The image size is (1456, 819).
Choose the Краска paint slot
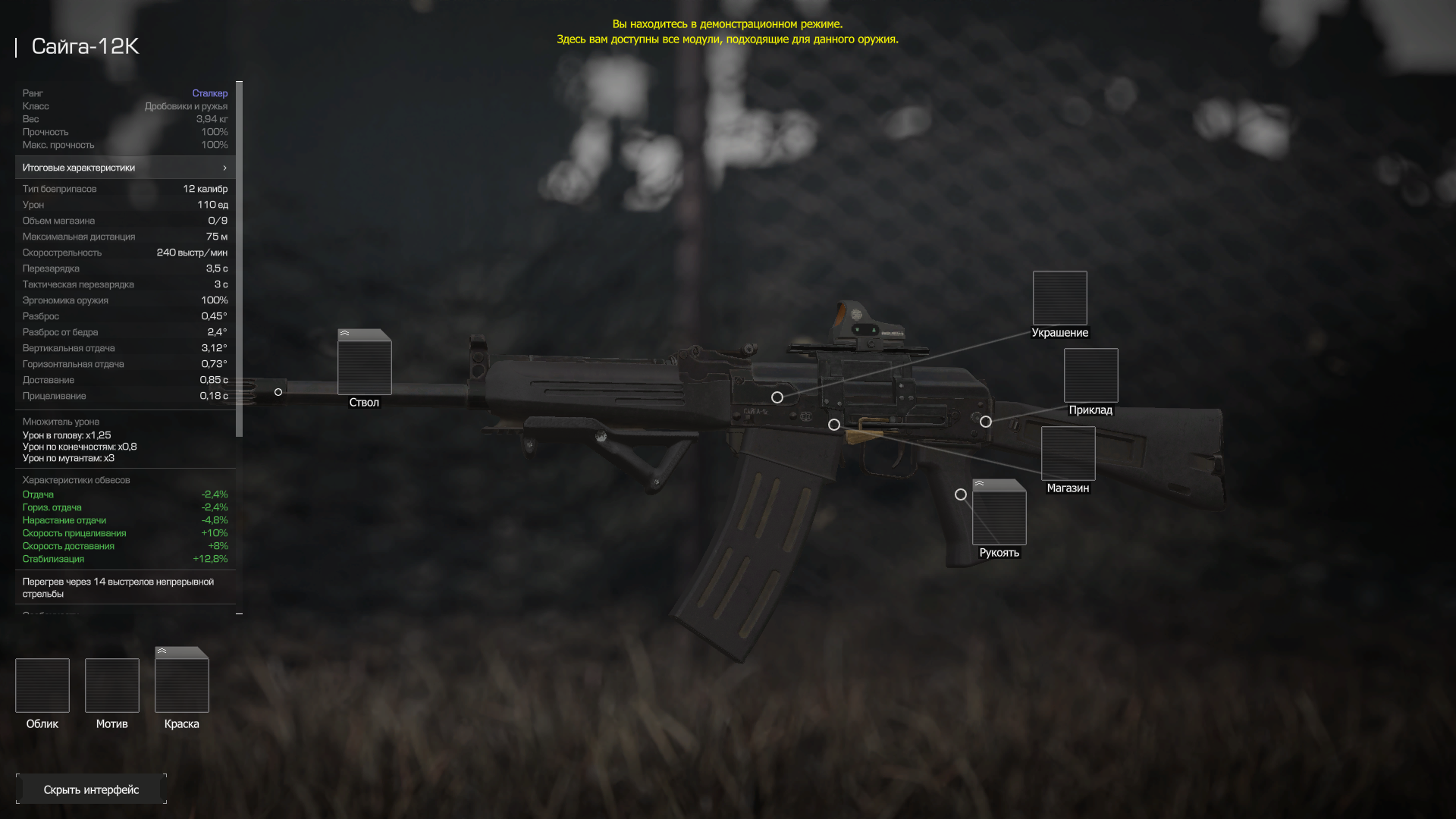pos(182,684)
